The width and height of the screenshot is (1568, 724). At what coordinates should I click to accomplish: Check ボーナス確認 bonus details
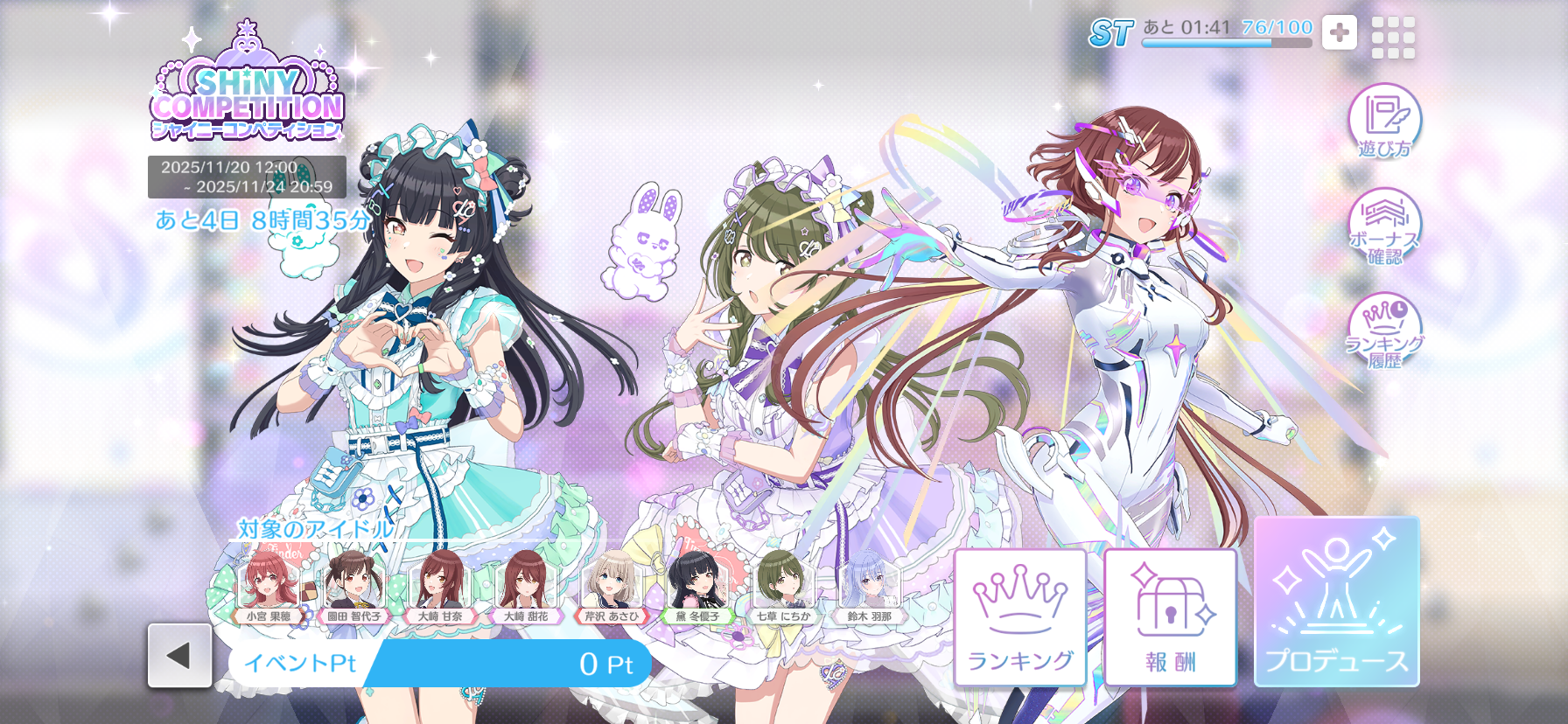(x=1384, y=226)
